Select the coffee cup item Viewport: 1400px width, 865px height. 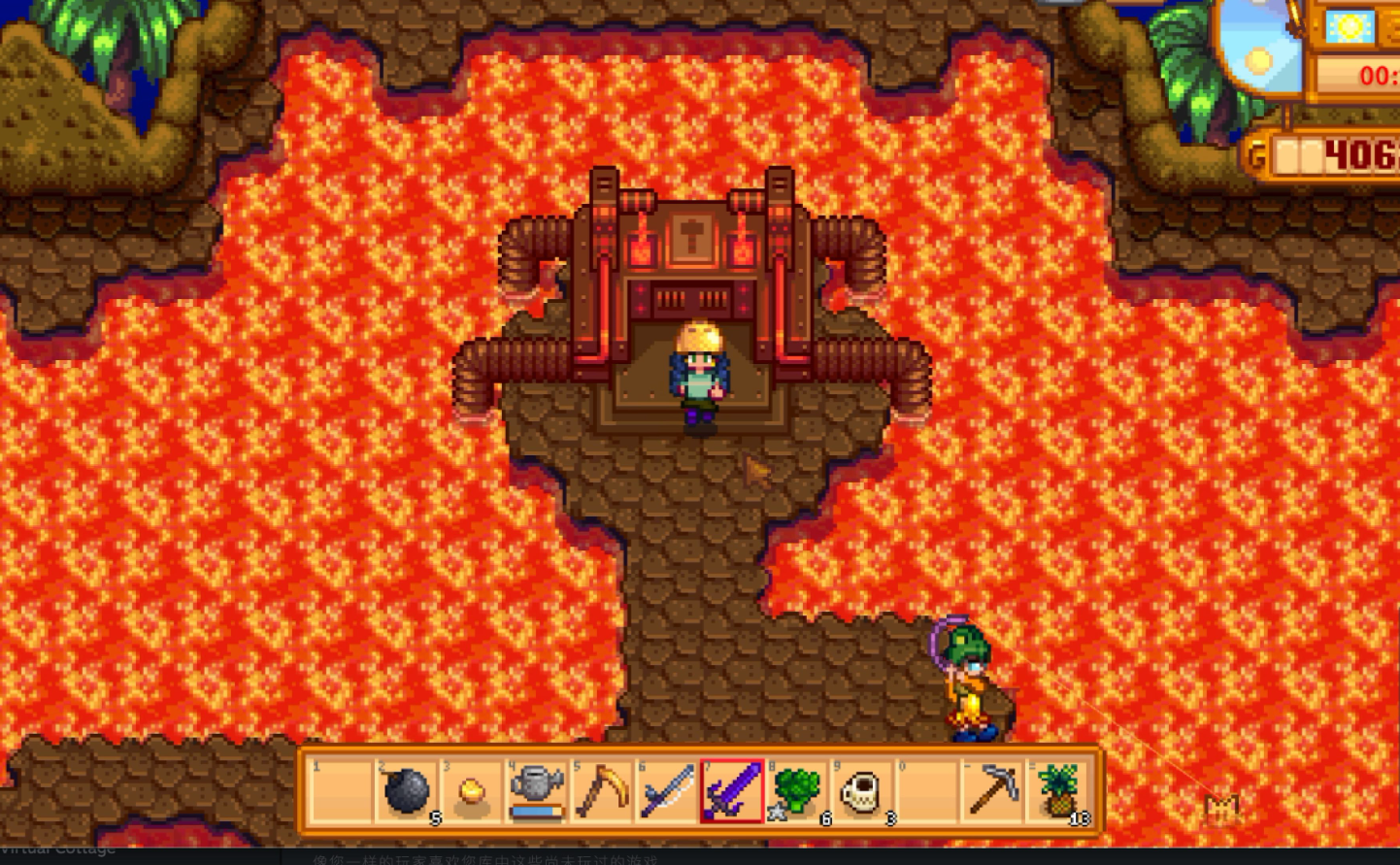(x=862, y=790)
